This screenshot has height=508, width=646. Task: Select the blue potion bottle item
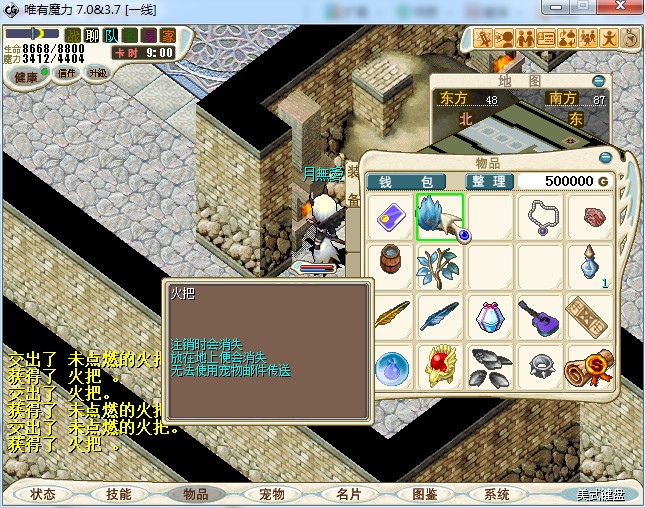point(590,264)
